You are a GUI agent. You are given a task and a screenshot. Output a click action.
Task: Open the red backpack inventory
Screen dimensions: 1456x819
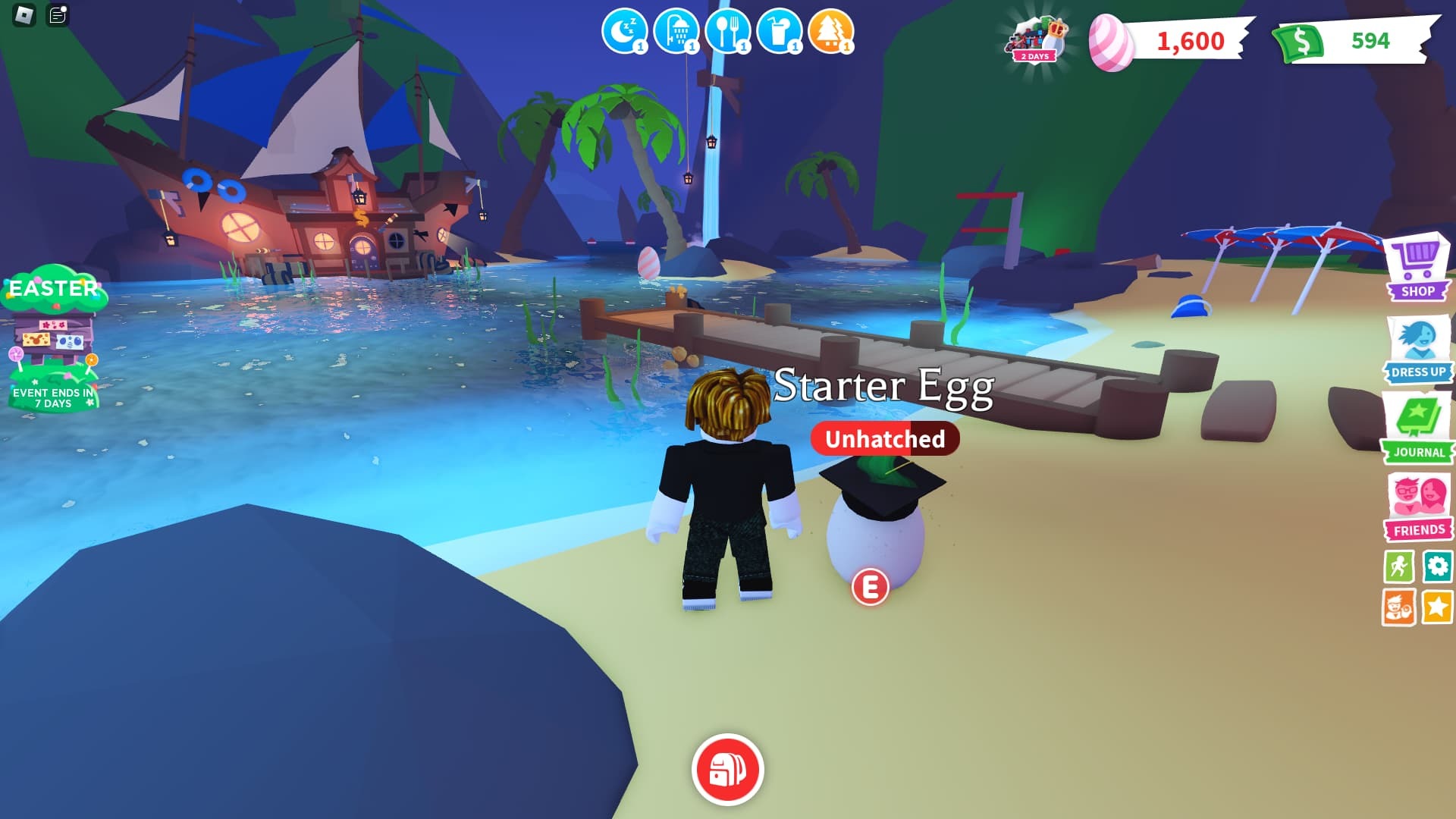pos(727,769)
